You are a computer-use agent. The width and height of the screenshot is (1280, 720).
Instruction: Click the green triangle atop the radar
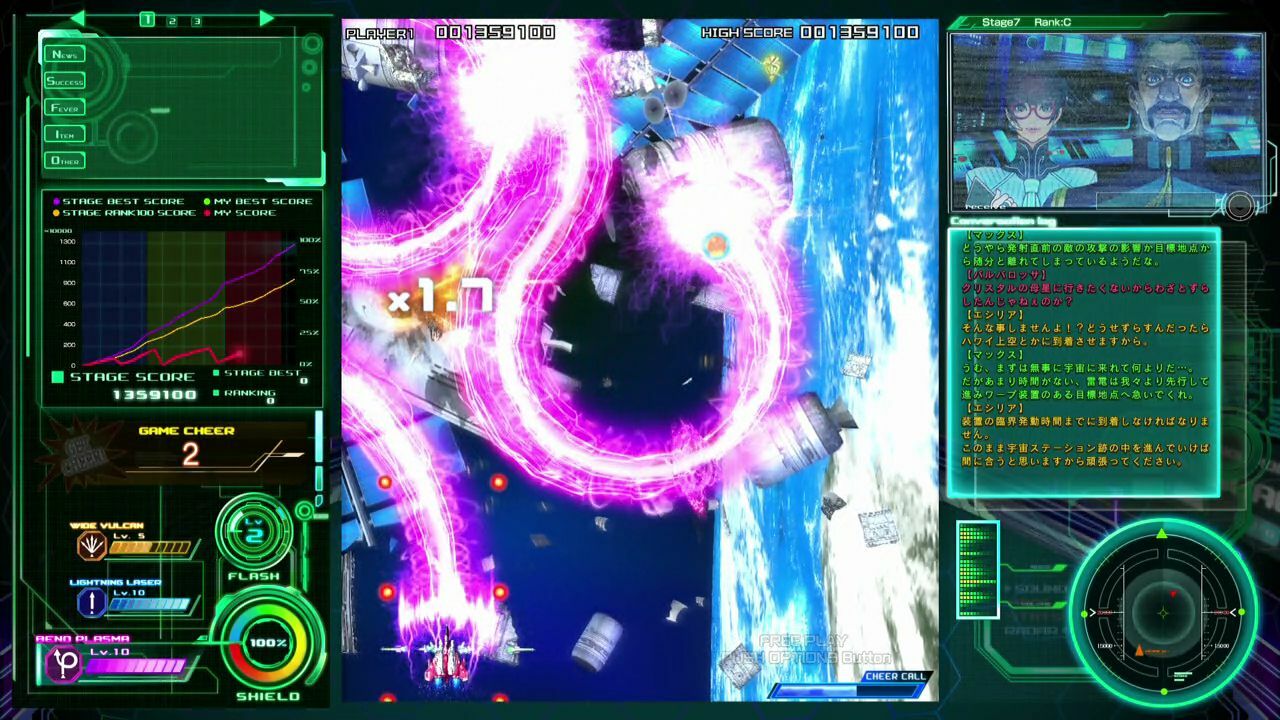[x=1161, y=536]
